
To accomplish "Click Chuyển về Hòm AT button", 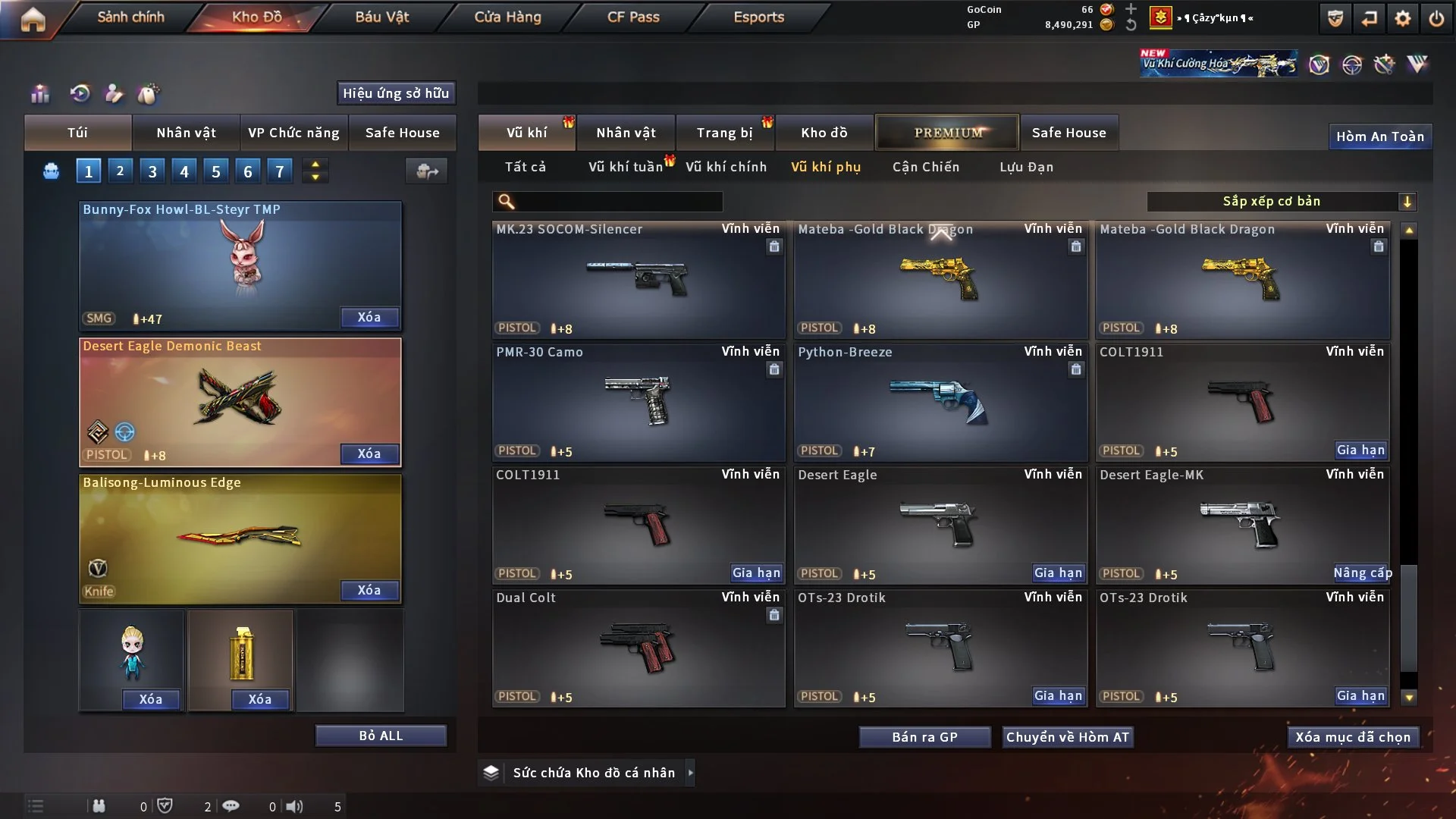I will [x=1068, y=737].
